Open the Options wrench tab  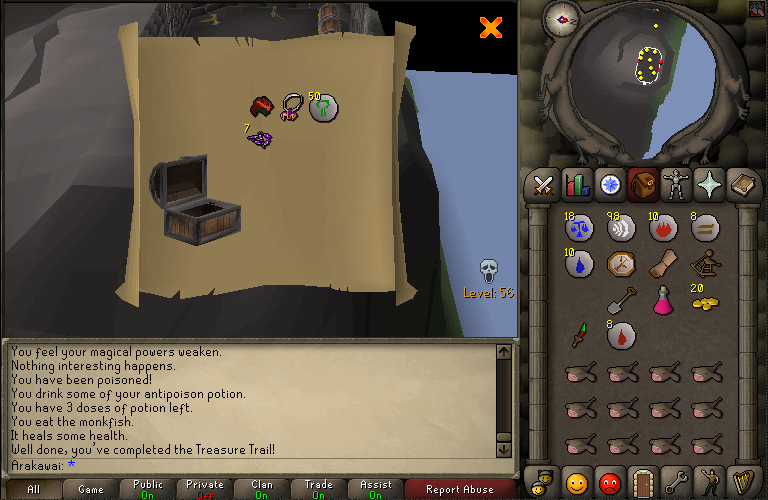tap(676, 482)
